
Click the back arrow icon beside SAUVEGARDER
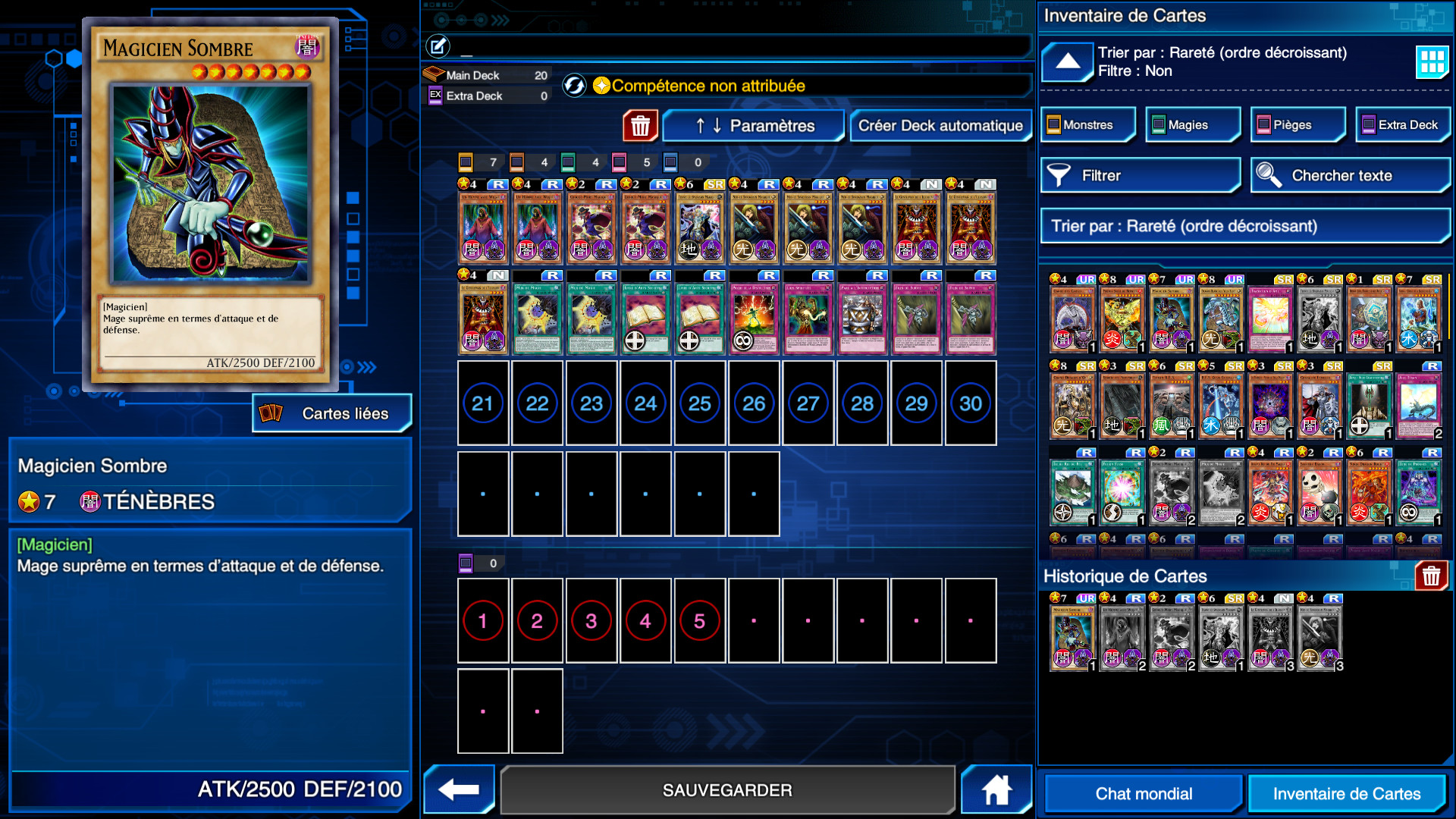(458, 789)
